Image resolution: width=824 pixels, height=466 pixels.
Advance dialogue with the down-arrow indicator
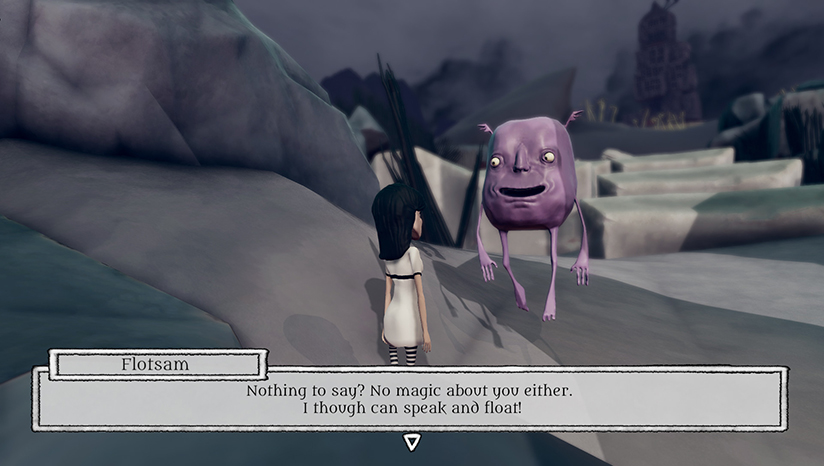click(411, 441)
